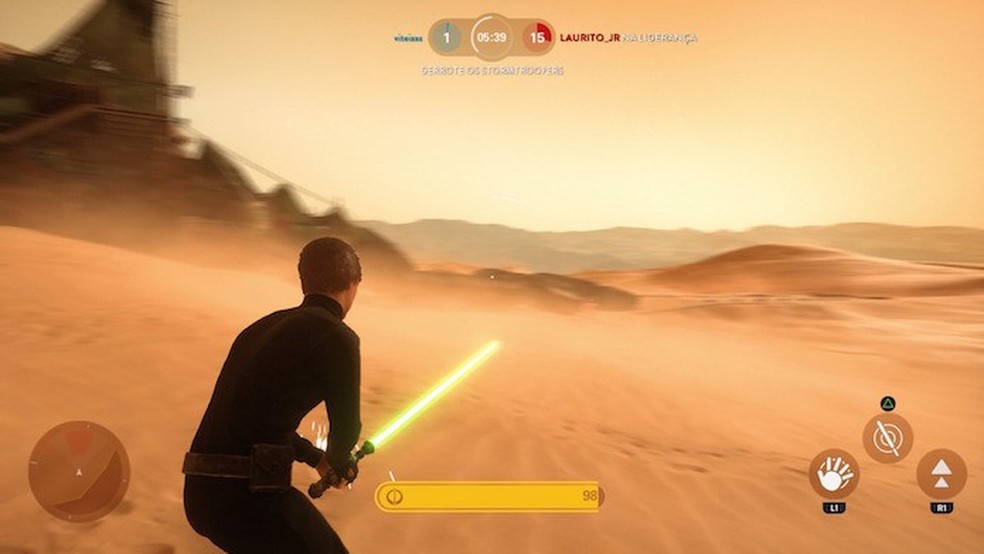The width and height of the screenshot is (984, 554).
Task: Use the lightsaber spin ability icon
Action: 887,438
